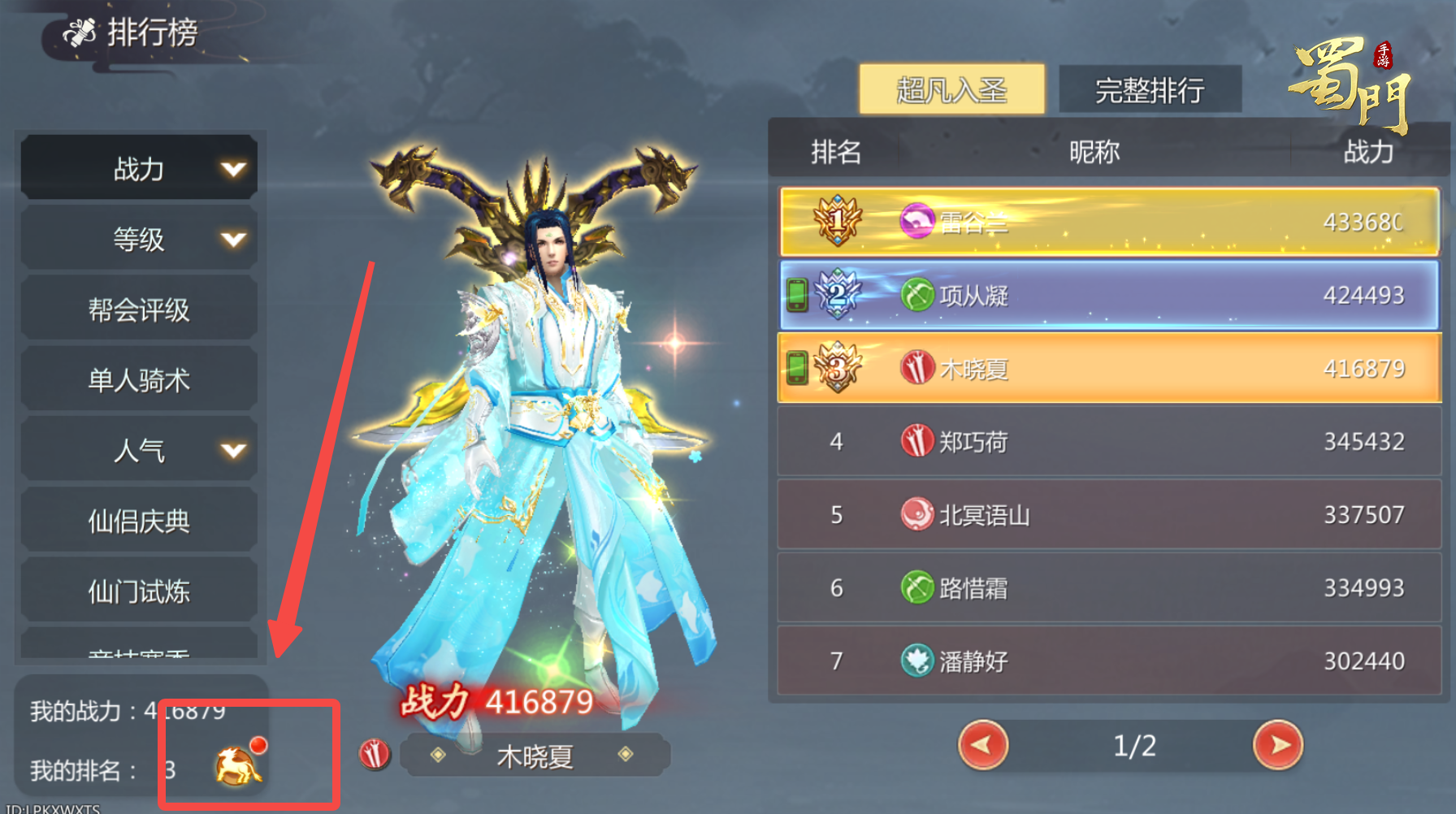
Task: Click the 仙侣庆典 button
Action: click(x=138, y=521)
